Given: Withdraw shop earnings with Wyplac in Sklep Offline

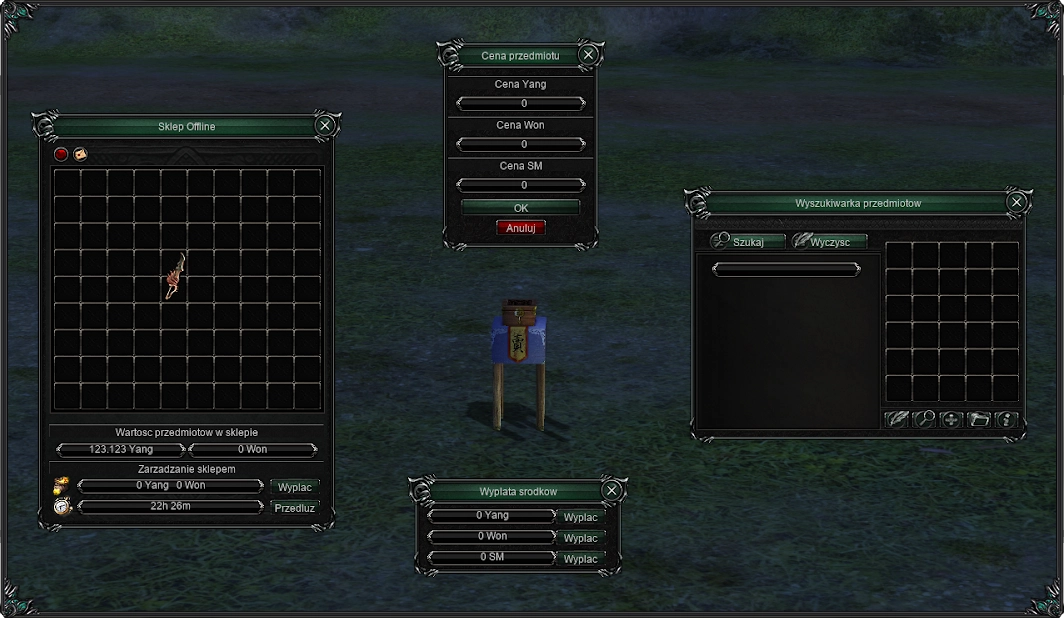Looking at the screenshot, I should pyautogui.click(x=294, y=486).
